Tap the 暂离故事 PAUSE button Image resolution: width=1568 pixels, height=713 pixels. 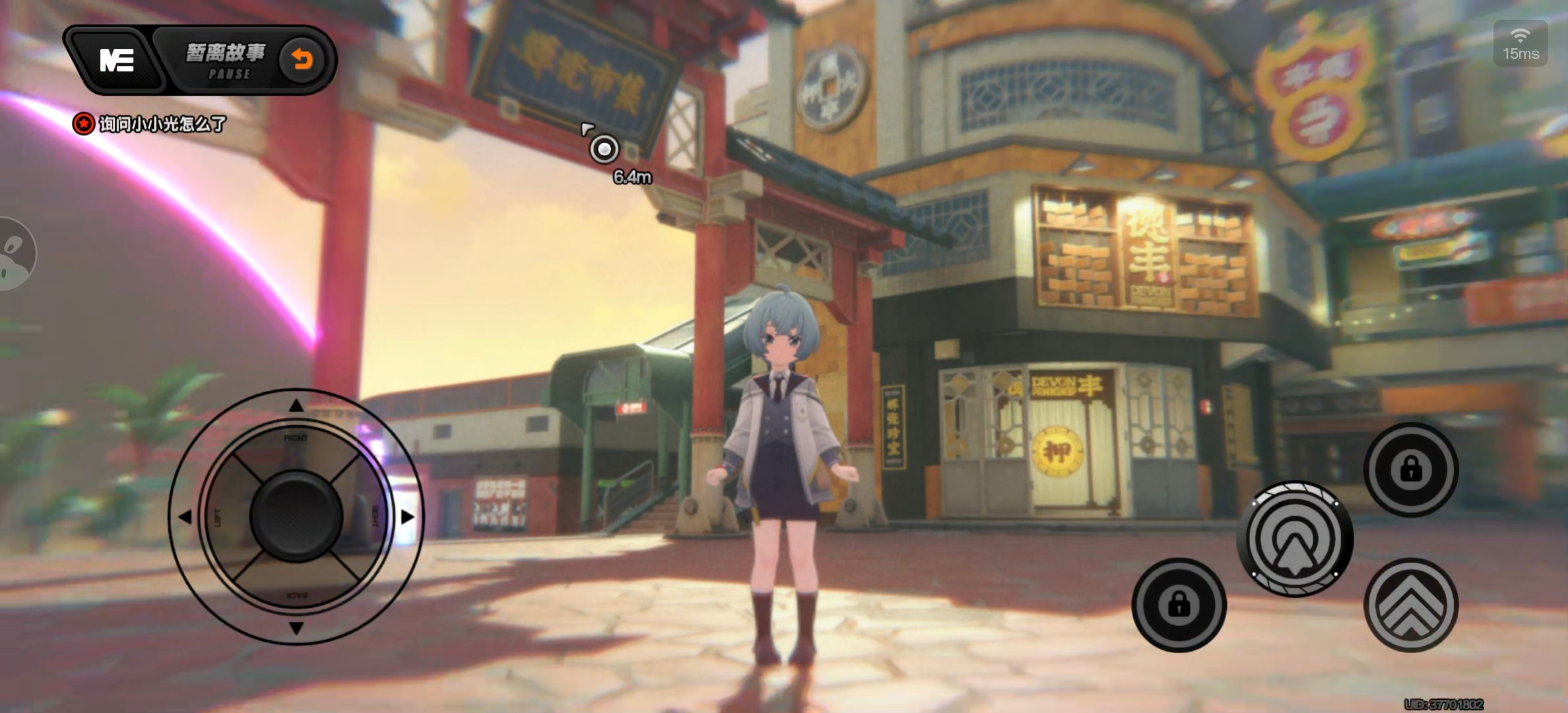pos(226,60)
